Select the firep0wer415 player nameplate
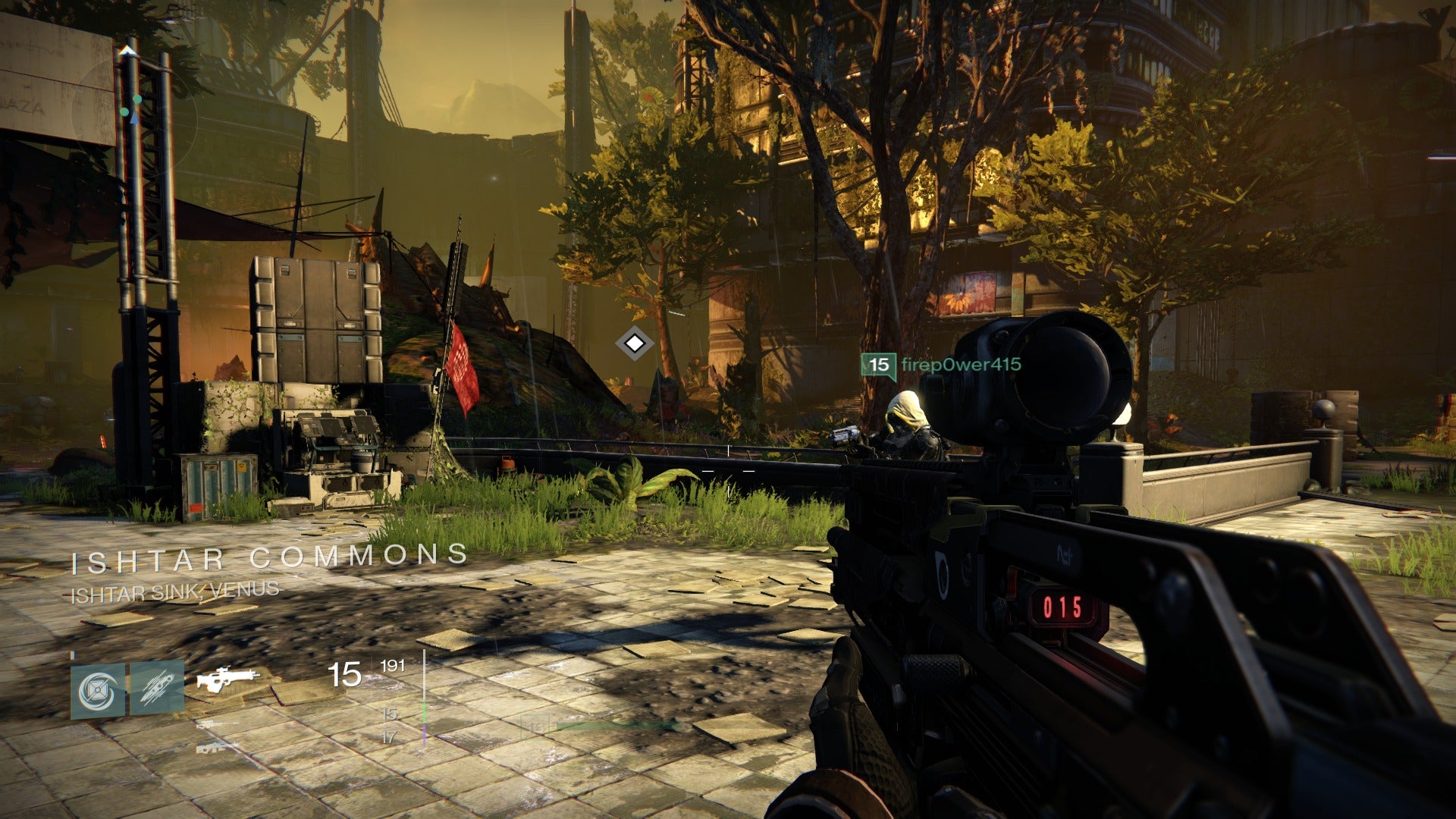 tap(942, 365)
